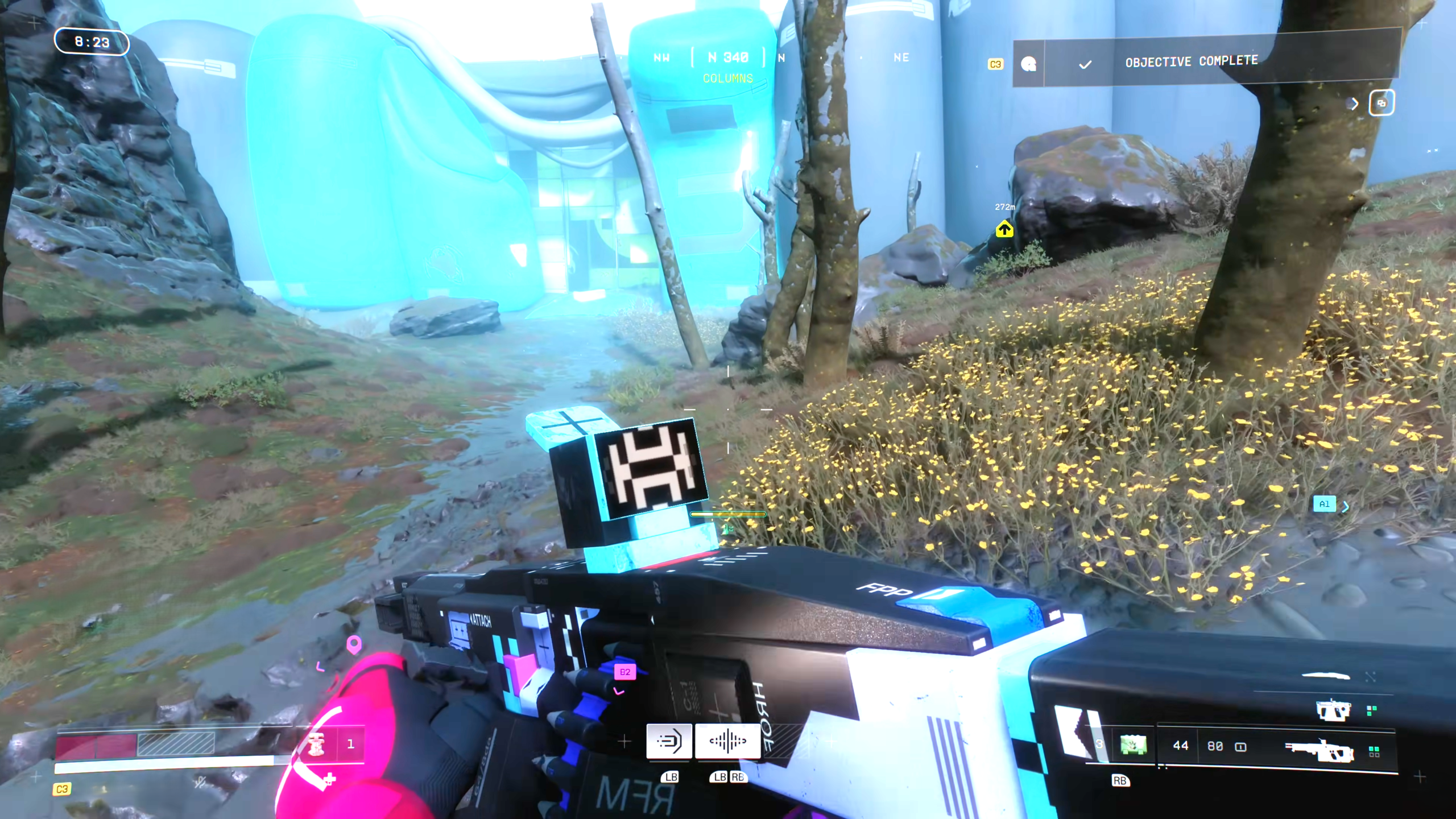Select the pink location ping marker
This screenshot has height=819, width=1456.
click(354, 644)
